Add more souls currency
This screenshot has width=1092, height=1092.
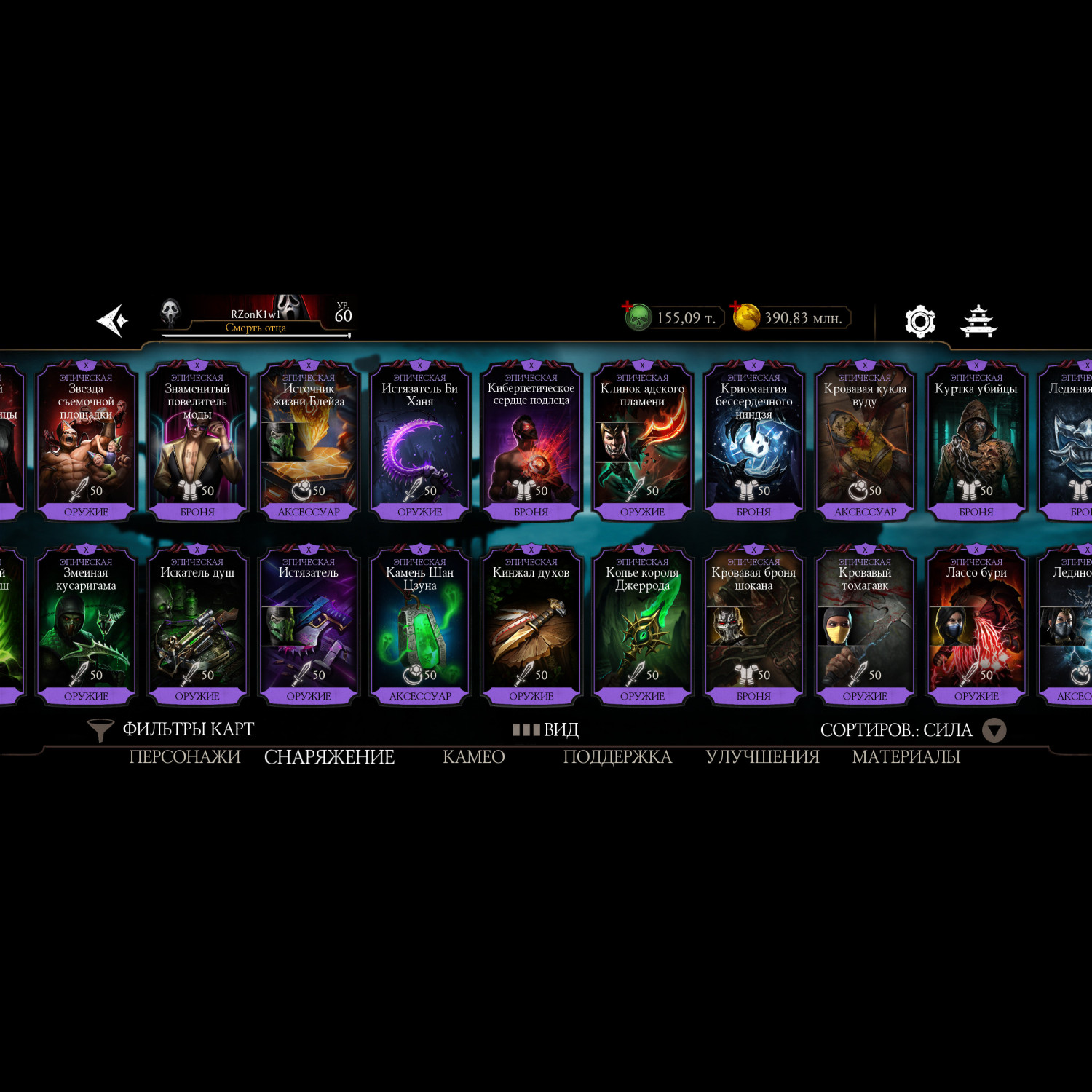(628, 307)
